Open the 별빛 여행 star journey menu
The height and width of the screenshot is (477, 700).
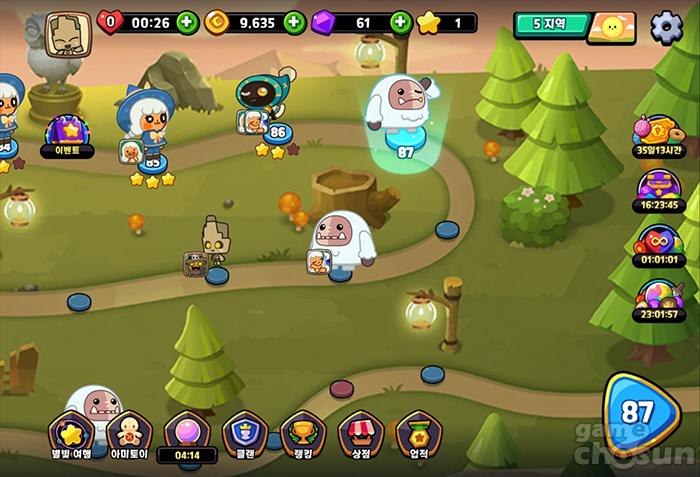(x=71, y=435)
